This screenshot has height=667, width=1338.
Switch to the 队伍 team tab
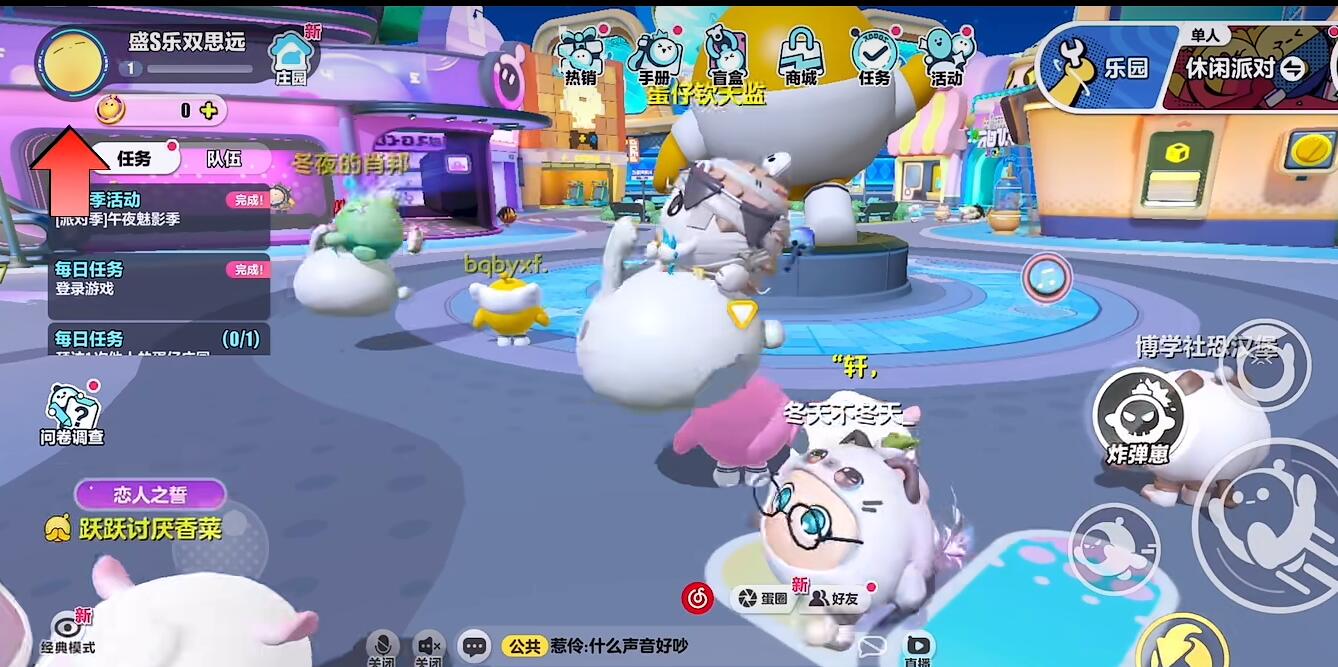[x=224, y=158]
